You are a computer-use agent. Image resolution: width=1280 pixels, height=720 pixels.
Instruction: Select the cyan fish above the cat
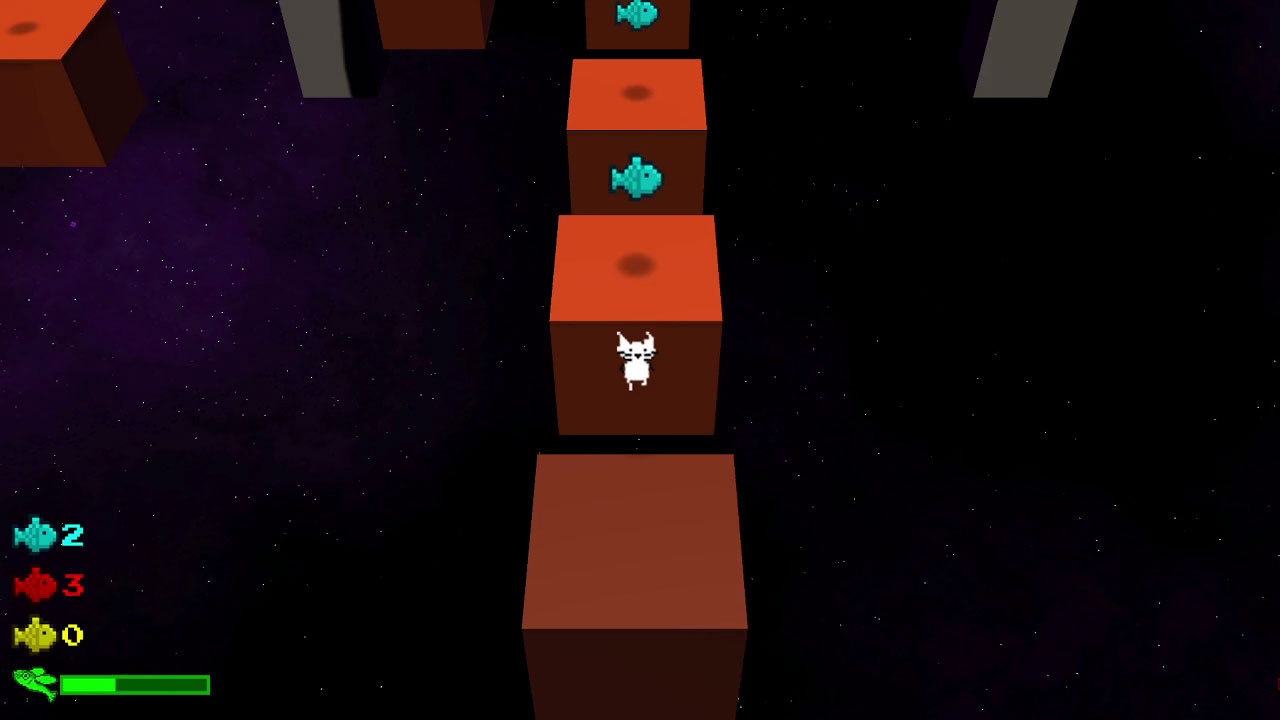637,178
